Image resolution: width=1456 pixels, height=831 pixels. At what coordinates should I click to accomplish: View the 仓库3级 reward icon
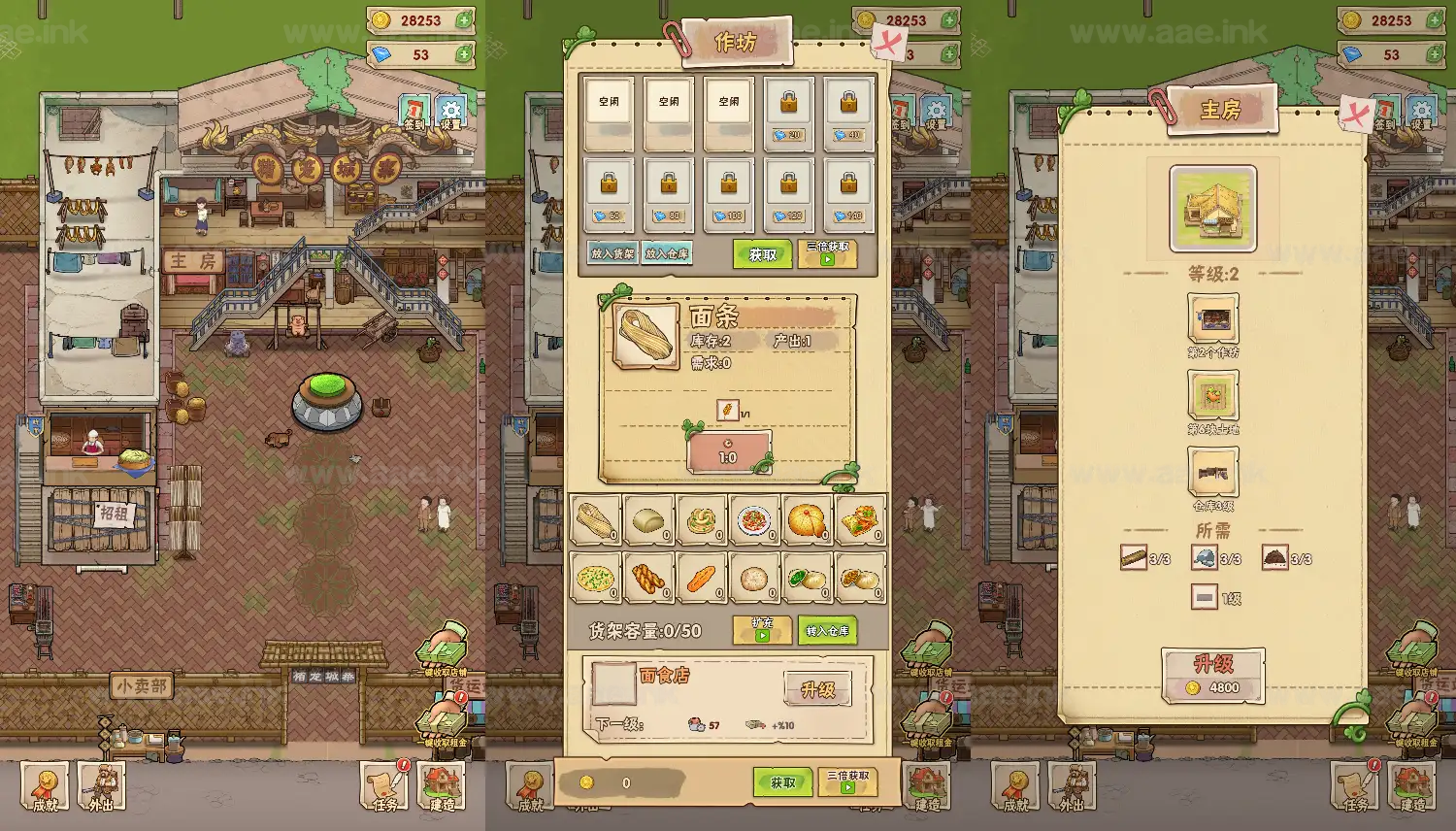pyautogui.click(x=1213, y=473)
